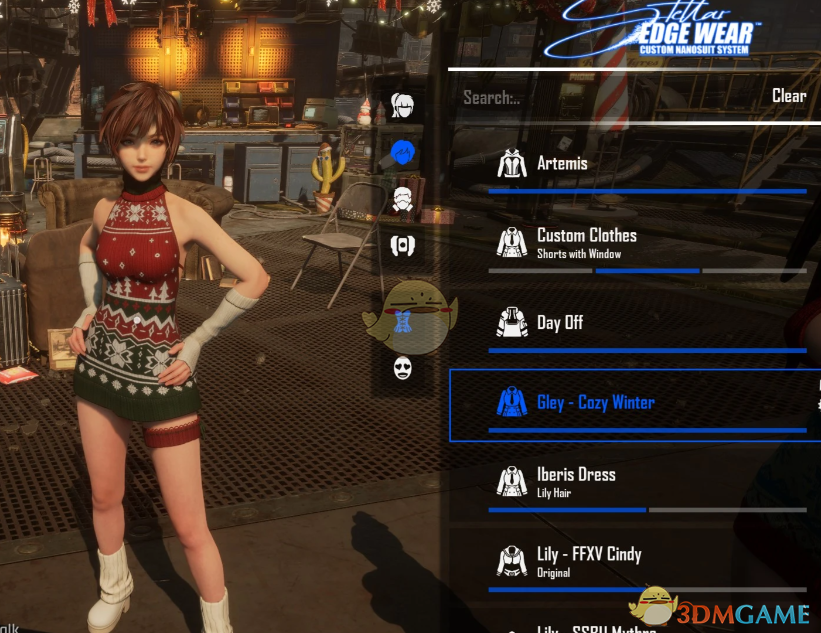Select Gley - Cozy Winter outfit
821x633 pixels.
pyautogui.click(x=595, y=402)
